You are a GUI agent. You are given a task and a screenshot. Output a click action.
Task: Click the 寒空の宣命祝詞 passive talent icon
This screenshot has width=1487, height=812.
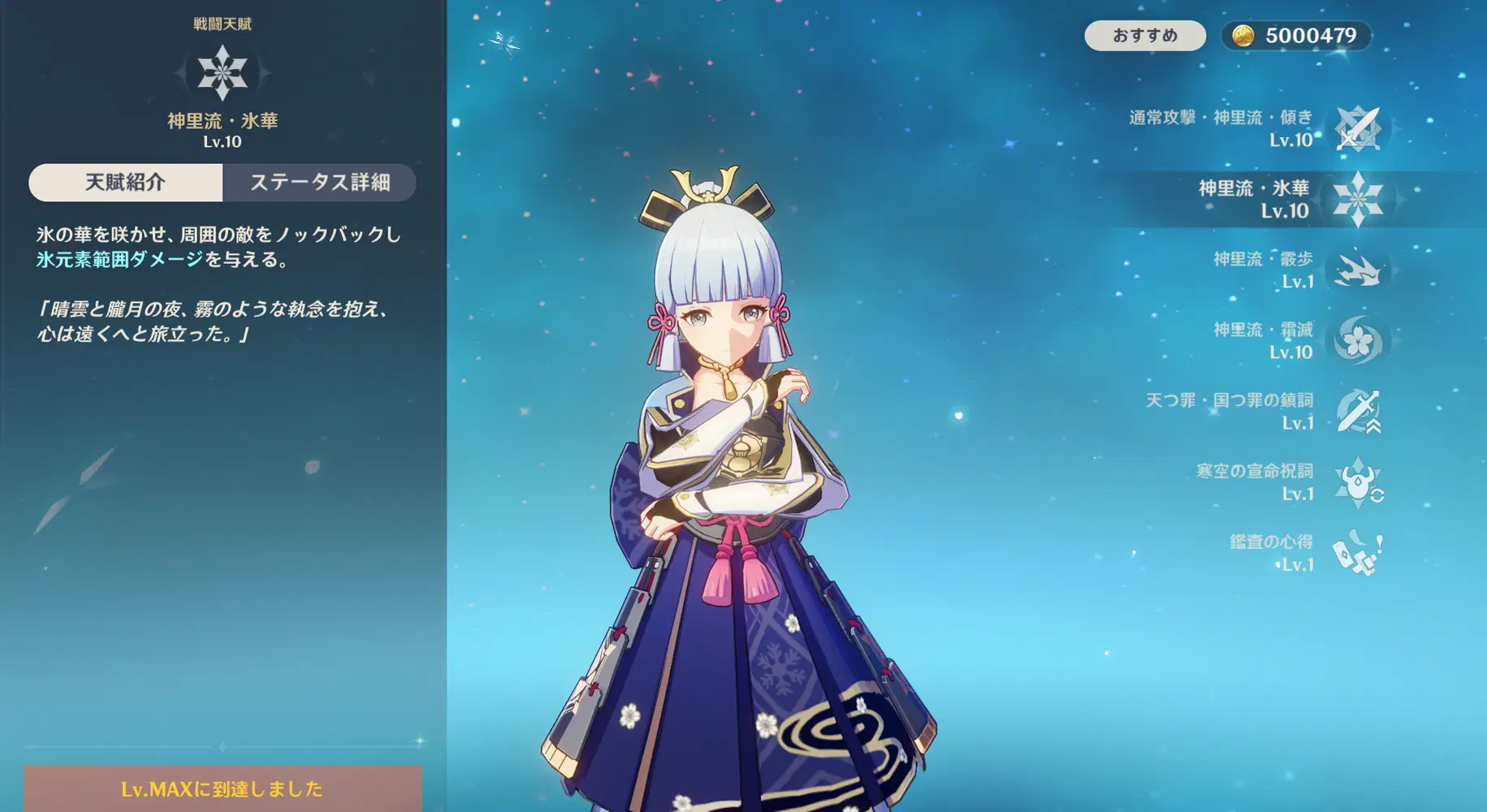click(1359, 482)
